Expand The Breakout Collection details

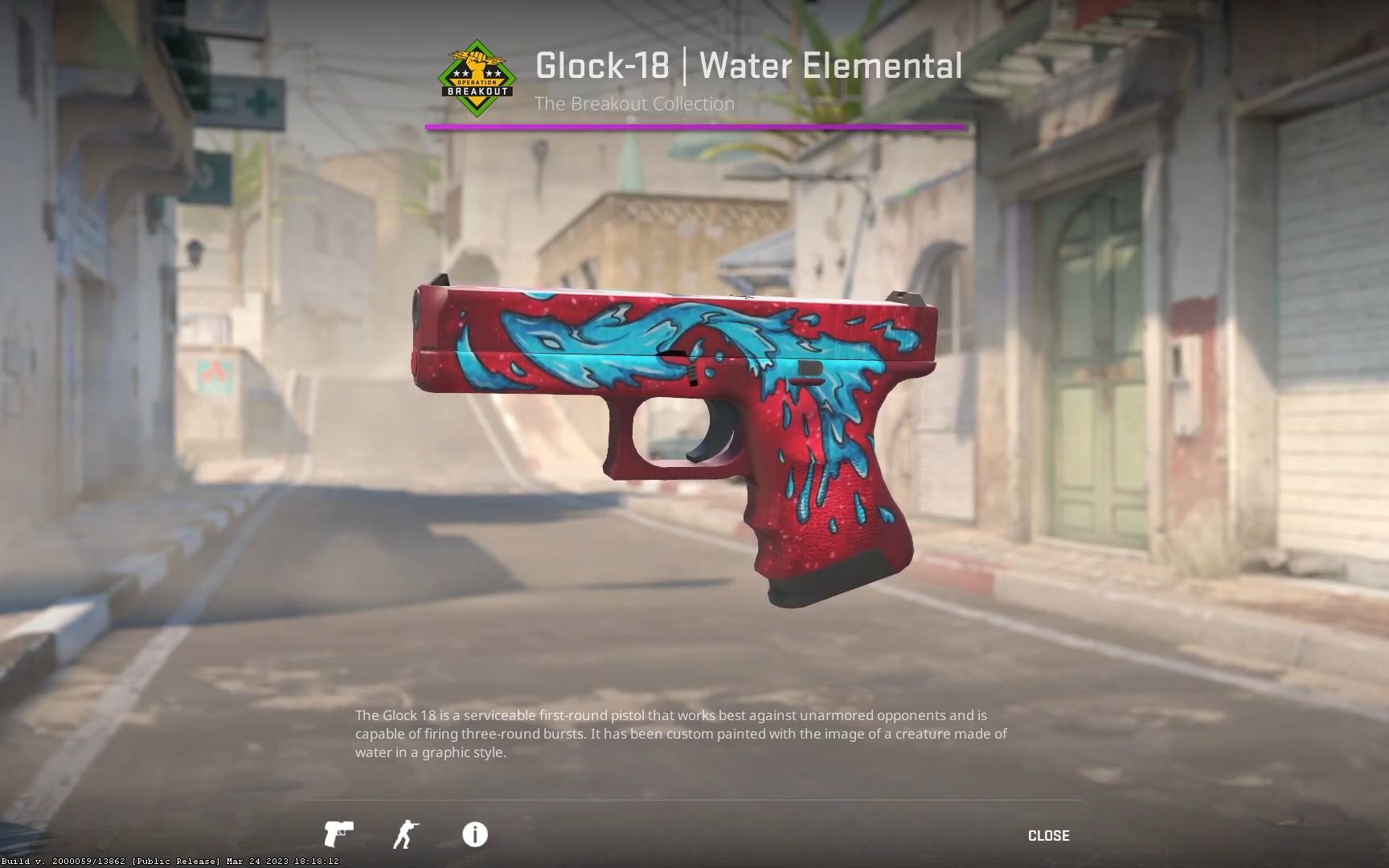pyautogui.click(x=634, y=104)
